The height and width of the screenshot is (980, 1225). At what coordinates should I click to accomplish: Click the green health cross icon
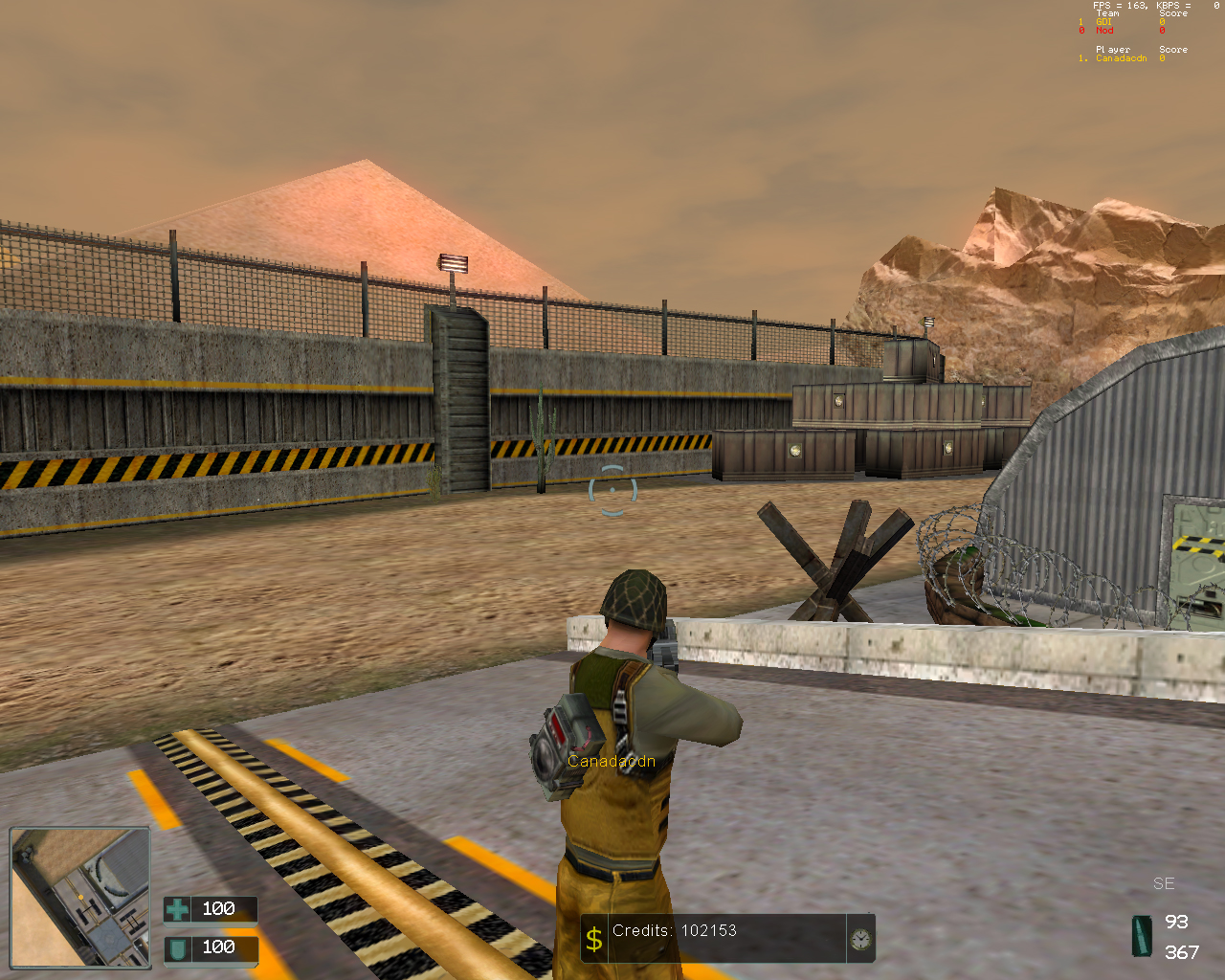pos(177,908)
